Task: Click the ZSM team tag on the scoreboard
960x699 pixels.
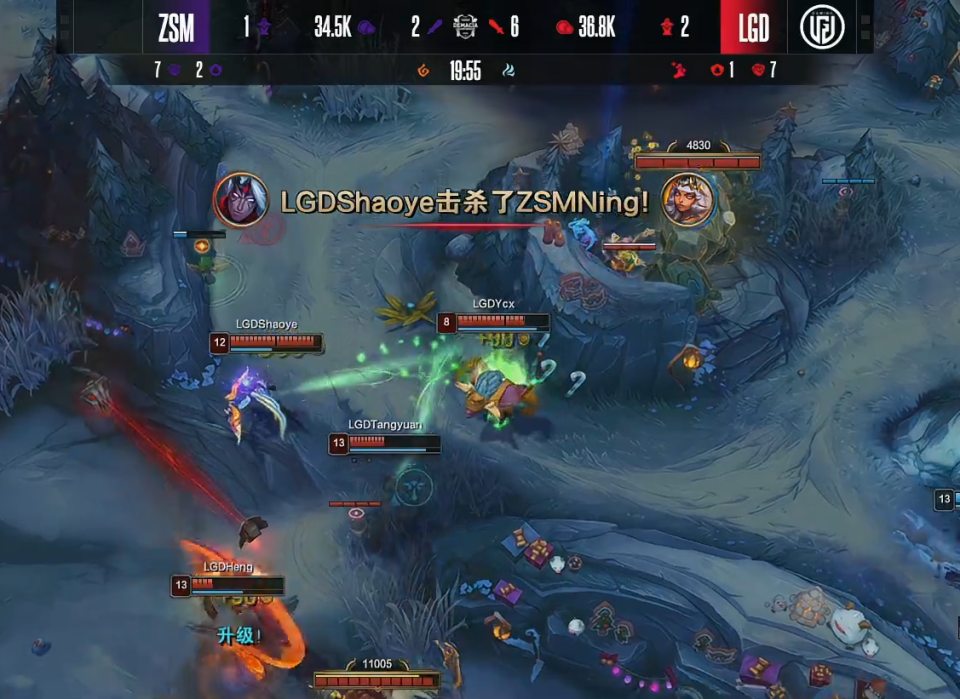Action: tap(176, 28)
